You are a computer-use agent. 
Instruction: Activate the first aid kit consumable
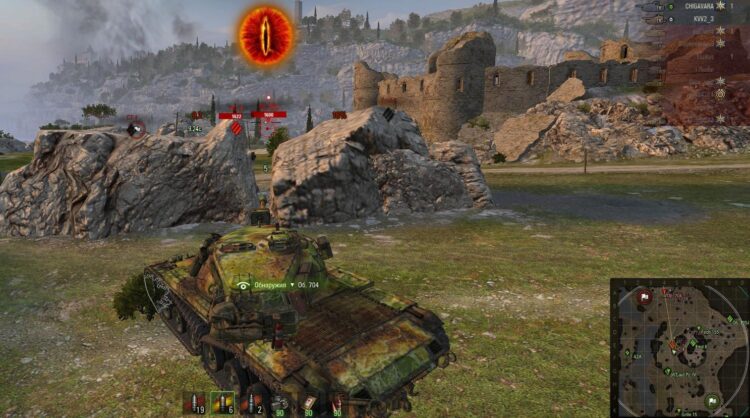pyautogui.click(x=310, y=403)
